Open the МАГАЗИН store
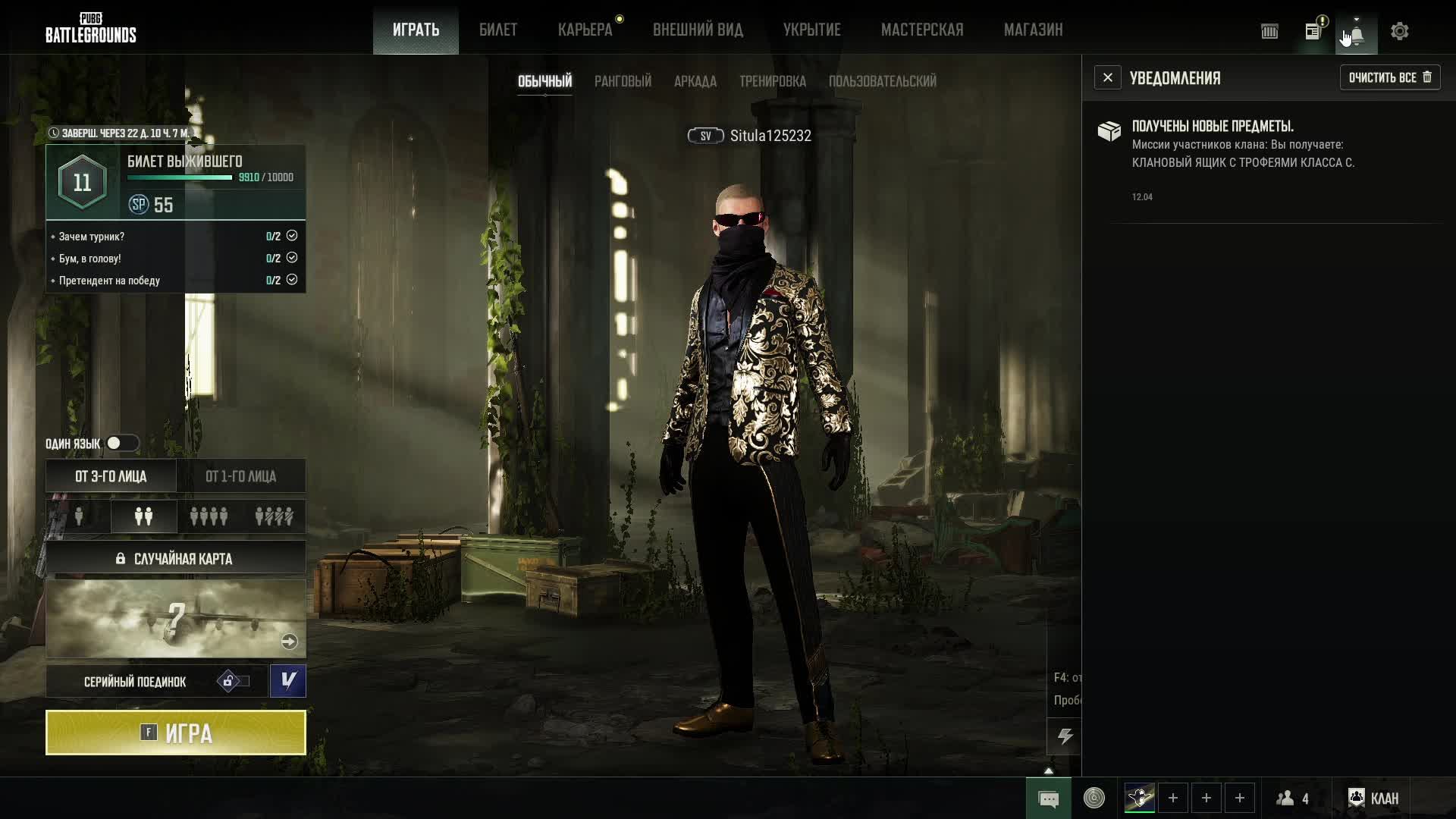The height and width of the screenshot is (819, 1456). 1033,30
